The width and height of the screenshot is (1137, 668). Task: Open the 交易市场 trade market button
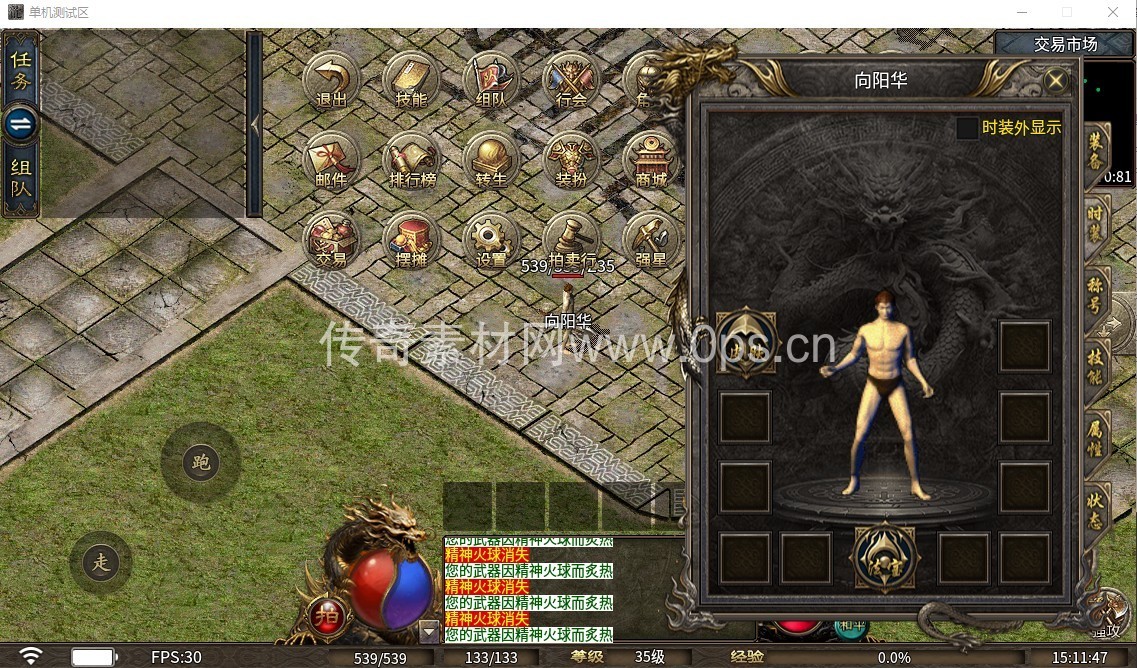point(1065,44)
